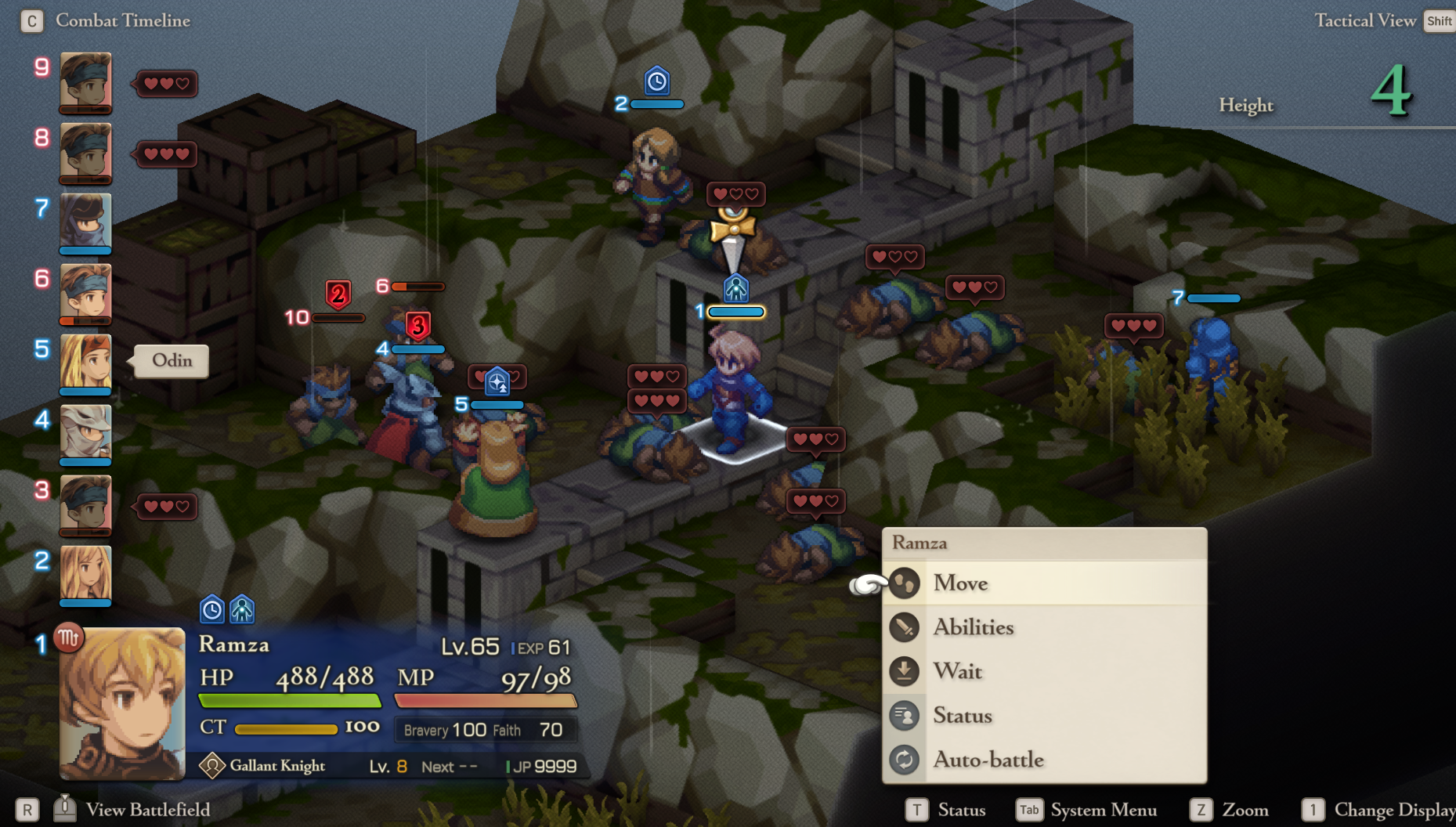Select the masked unit at timeline position 4
The image size is (1456, 827).
click(86, 432)
